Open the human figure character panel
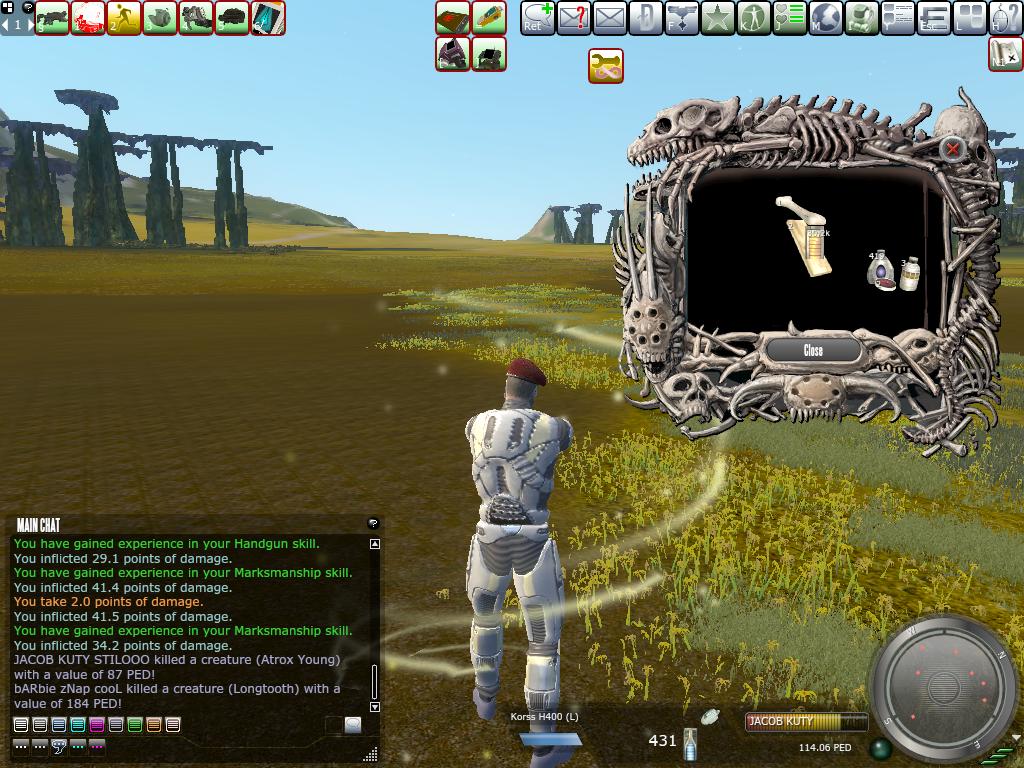 [753, 18]
